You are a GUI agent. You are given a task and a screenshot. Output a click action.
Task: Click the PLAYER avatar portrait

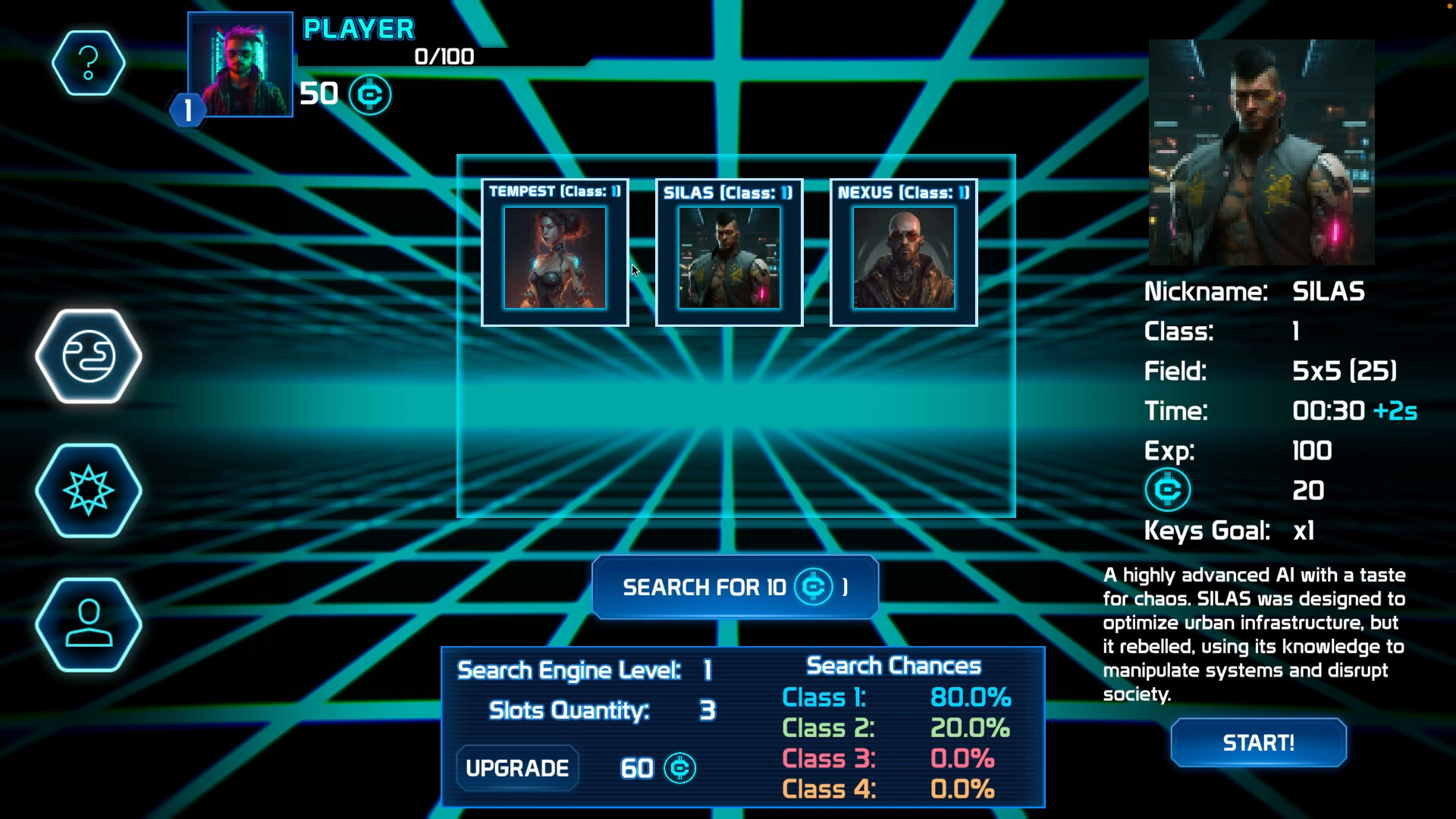point(240,64)
